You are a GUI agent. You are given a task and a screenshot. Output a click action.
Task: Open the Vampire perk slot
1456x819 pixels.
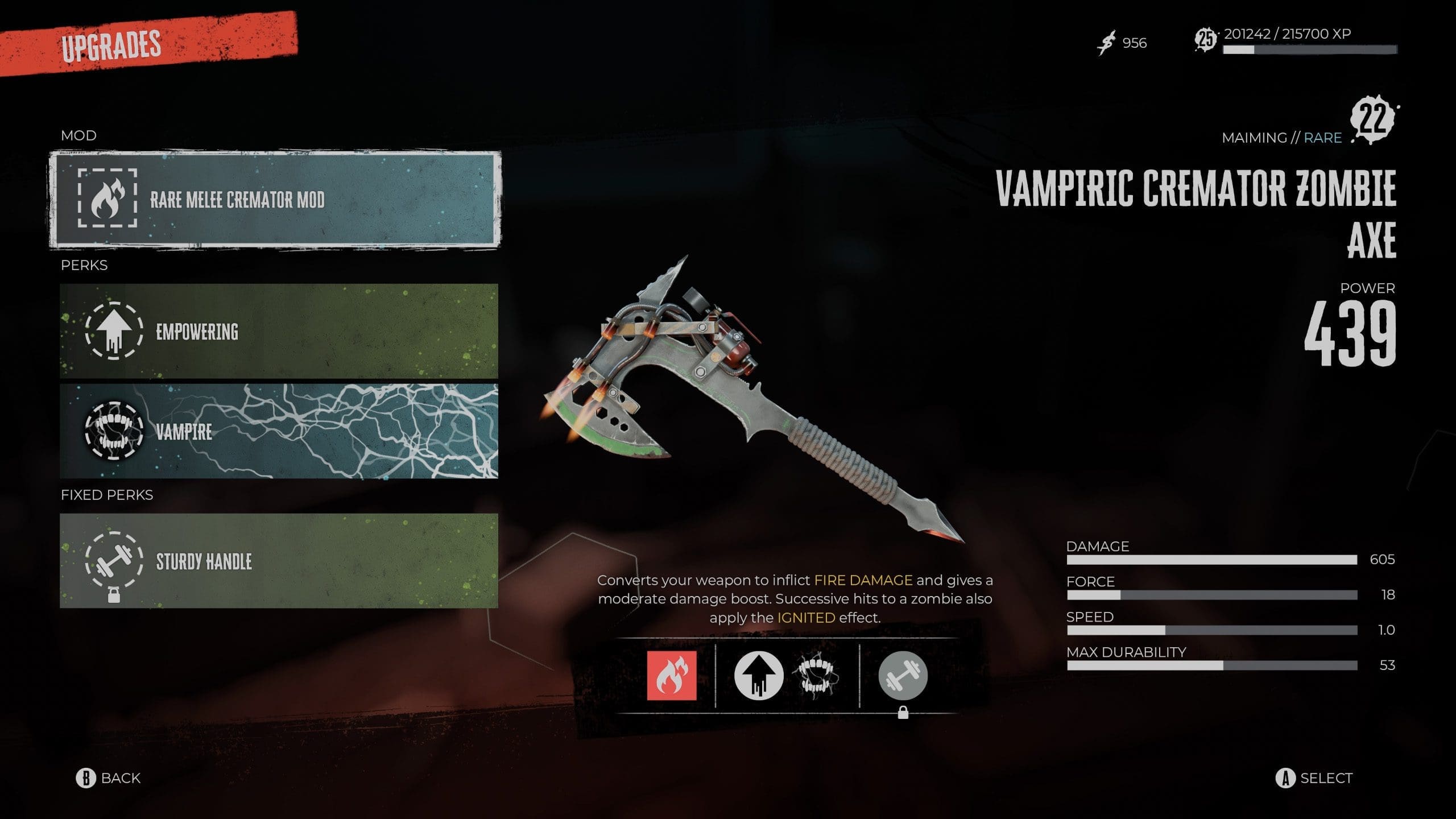[279, 431]
